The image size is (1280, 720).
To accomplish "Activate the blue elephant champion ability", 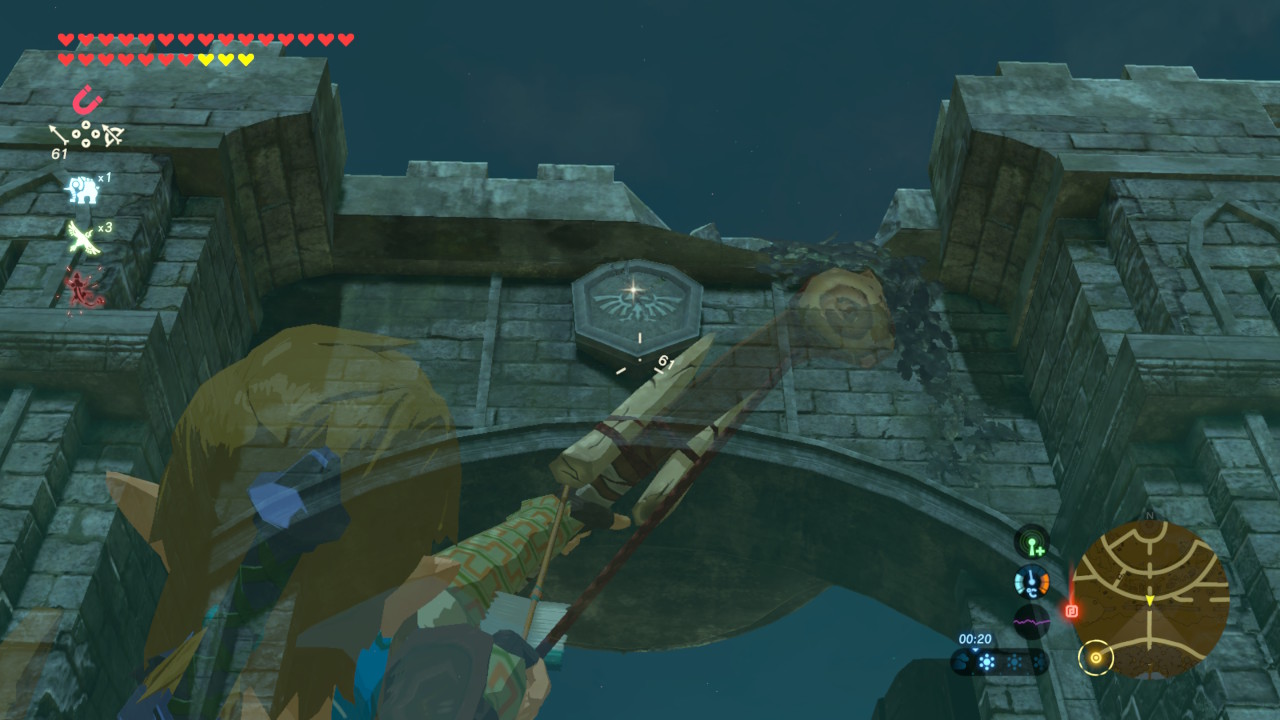I will pos(81,188).
